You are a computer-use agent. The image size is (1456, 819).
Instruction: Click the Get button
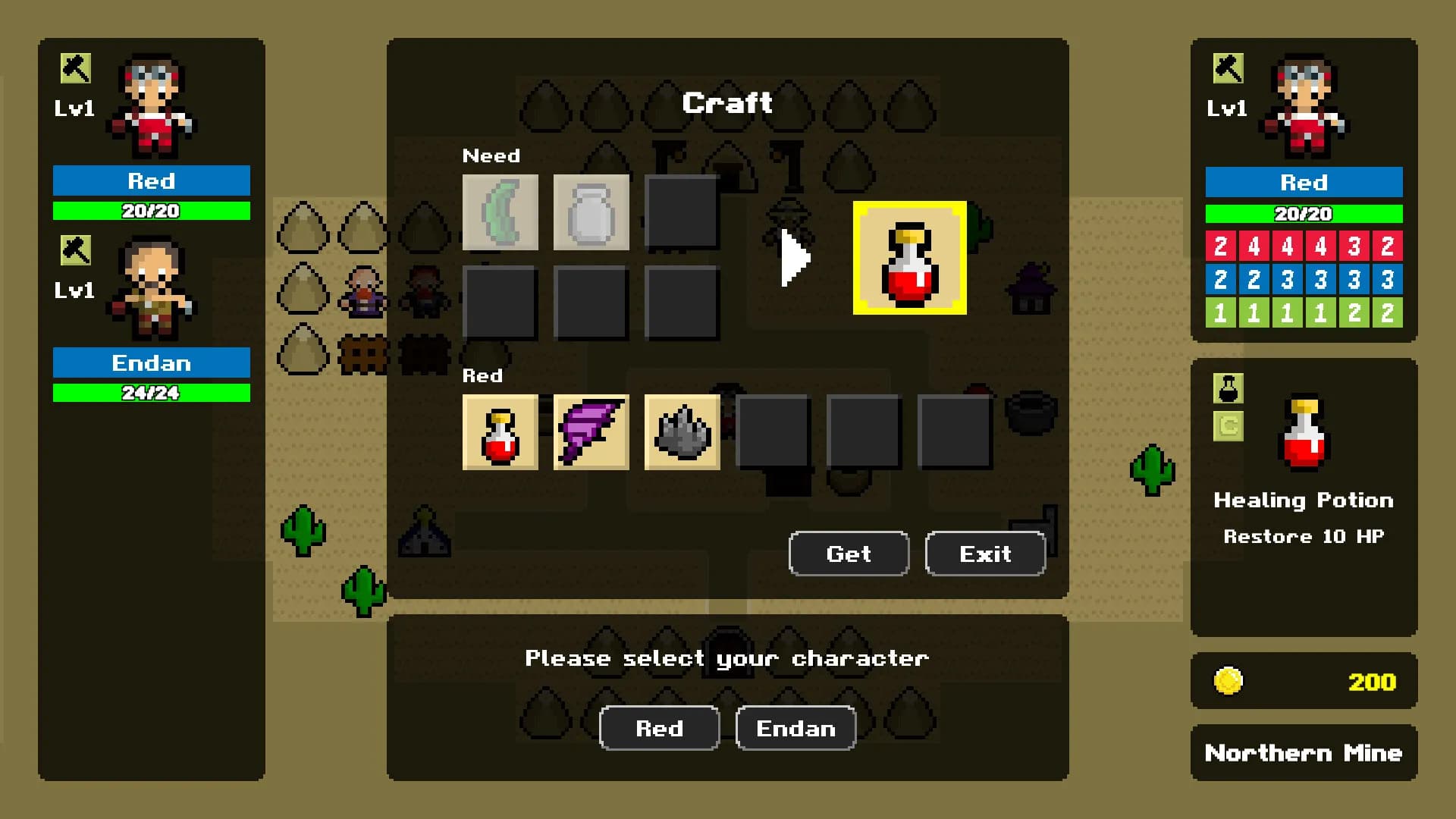pyautogui.click(x=849, y=554)
